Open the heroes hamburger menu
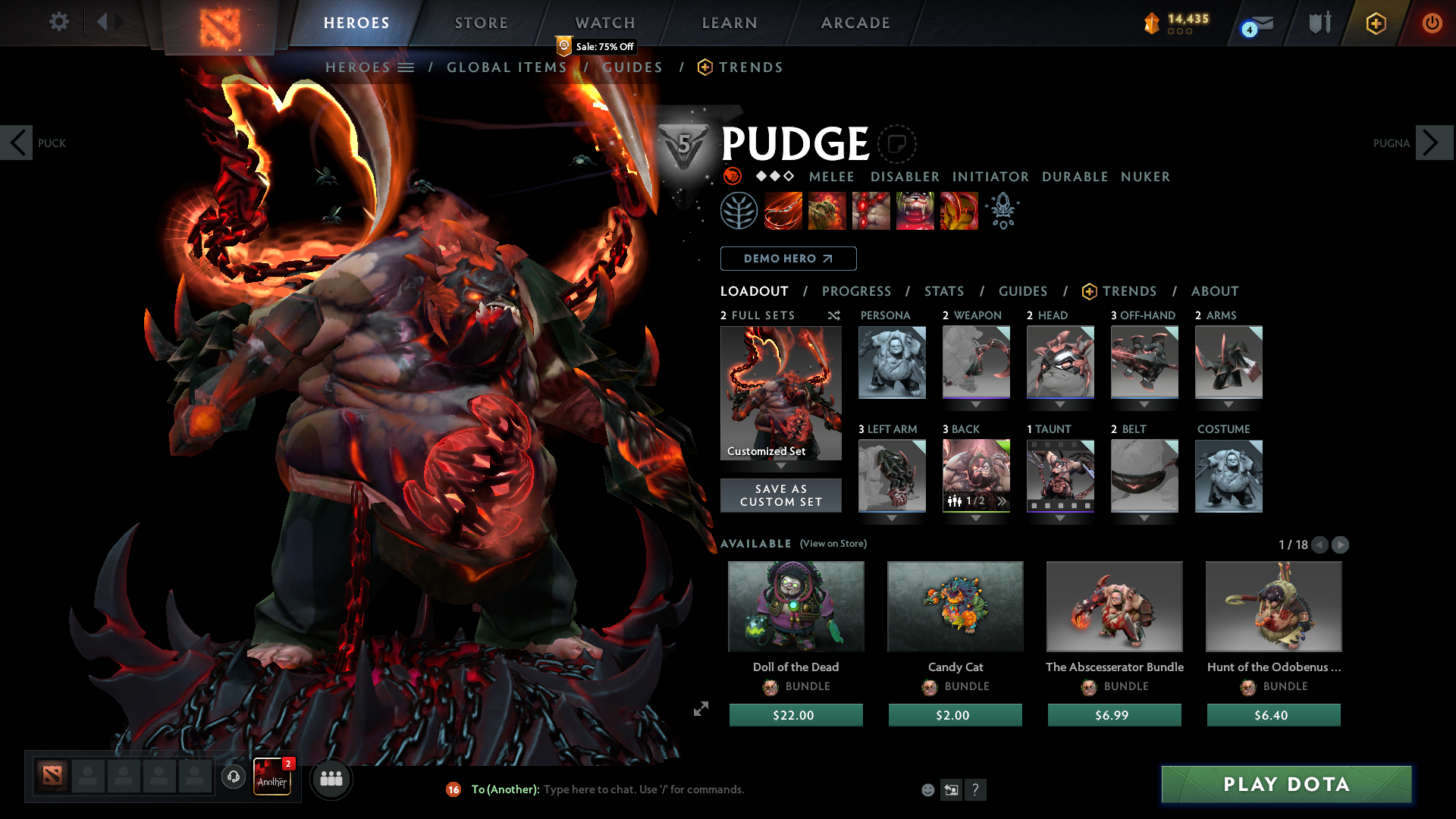 [x=406, y=67]
